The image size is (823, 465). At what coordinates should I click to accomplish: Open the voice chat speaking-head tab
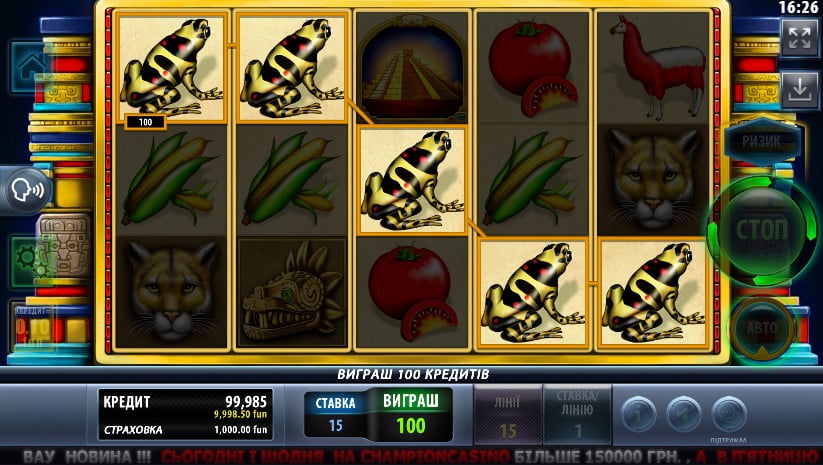click(27, 191)
